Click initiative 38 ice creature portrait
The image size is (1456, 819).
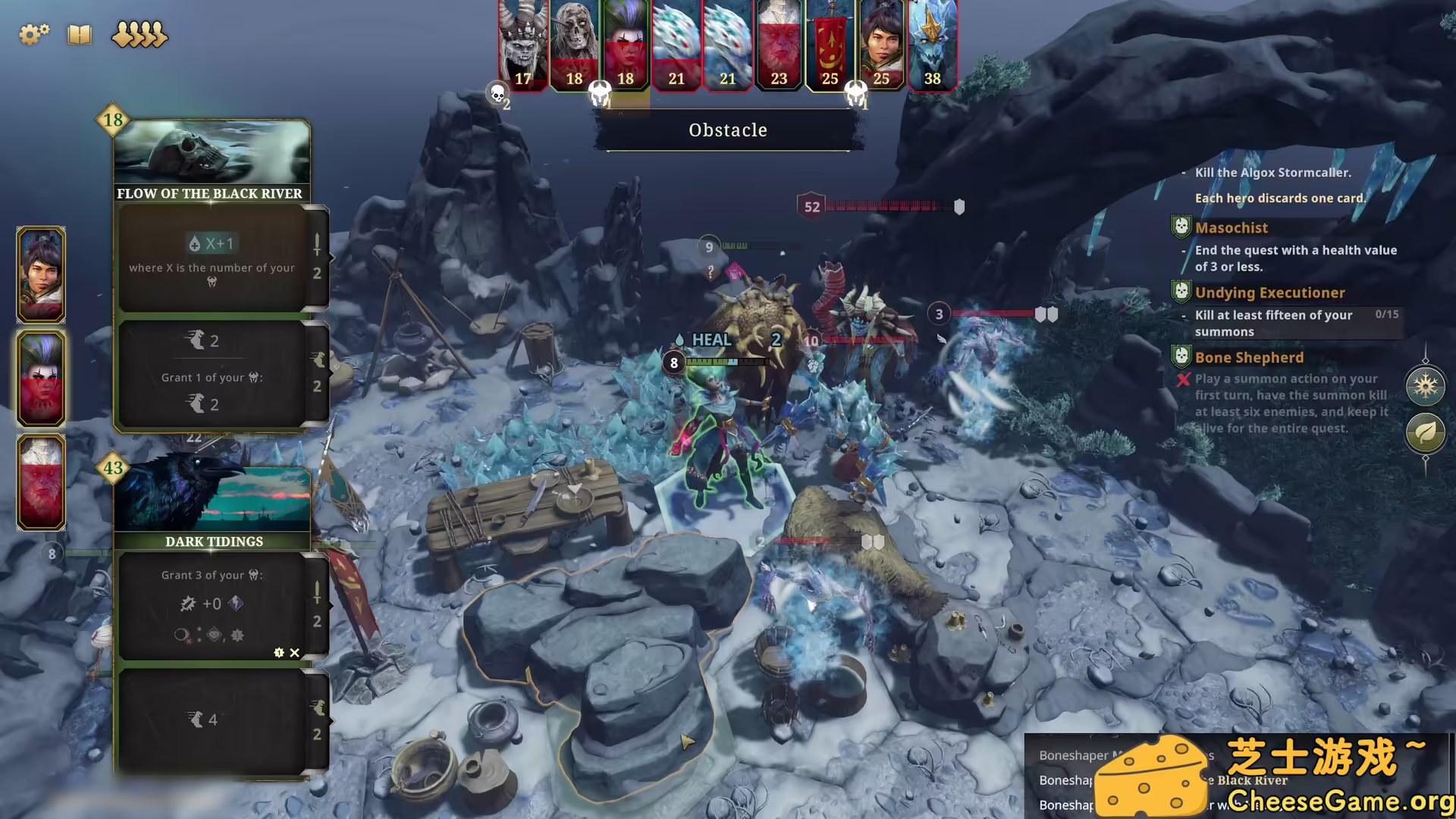[x=932, y=45]
